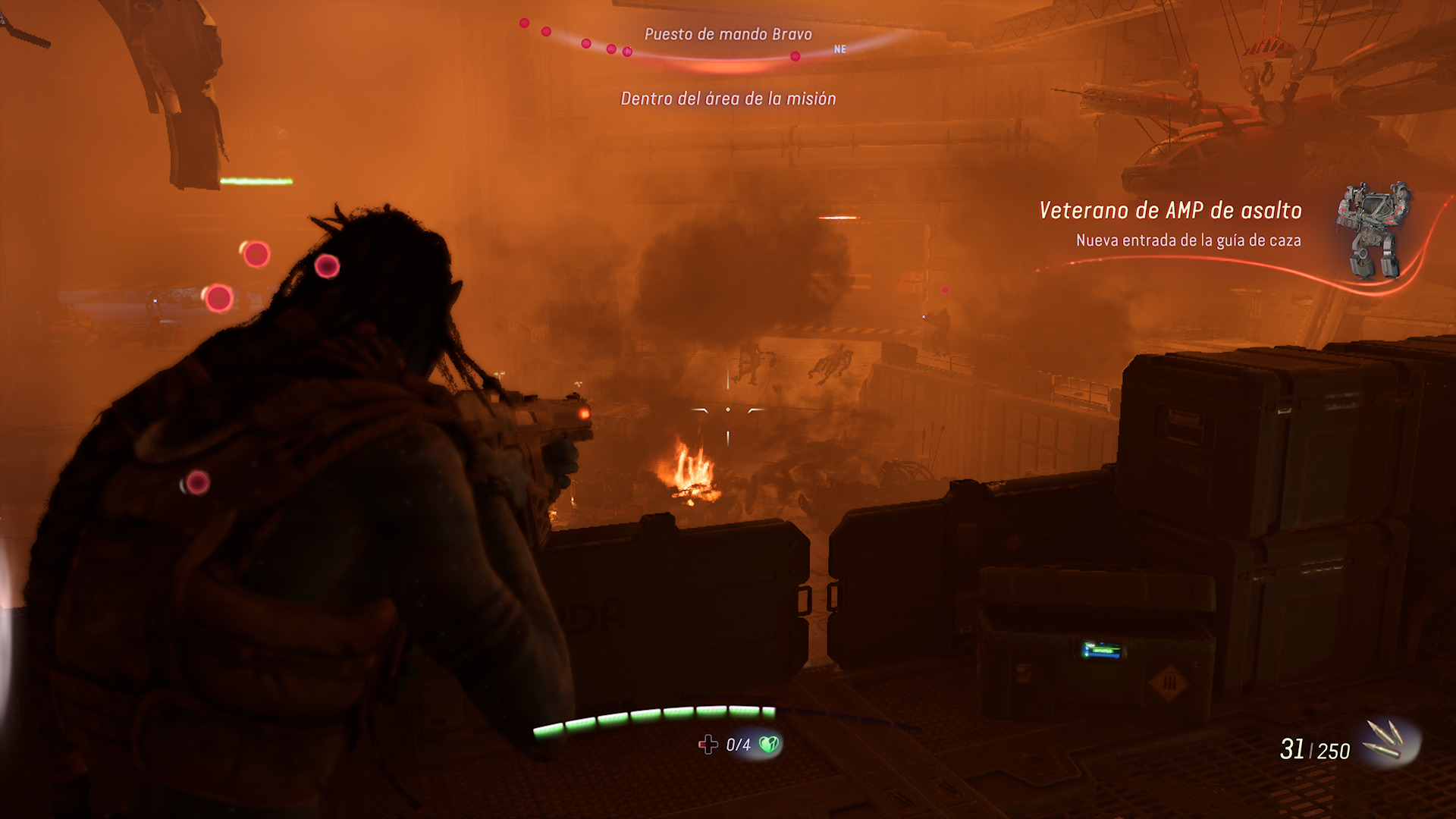Select the medkit cross icon
This screenshot has width=1456, height=819.
708,745
